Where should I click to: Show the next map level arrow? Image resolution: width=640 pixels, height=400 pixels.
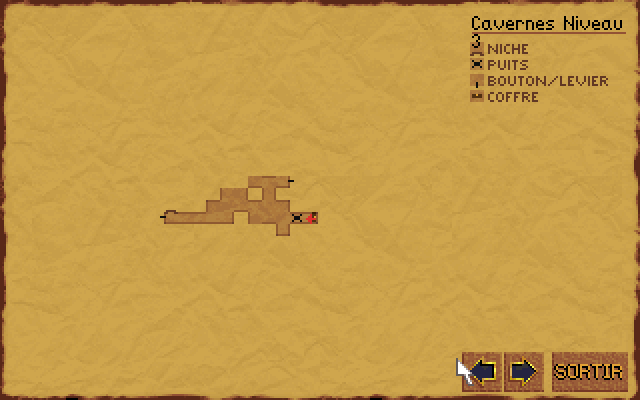click(x=524, y=372)
